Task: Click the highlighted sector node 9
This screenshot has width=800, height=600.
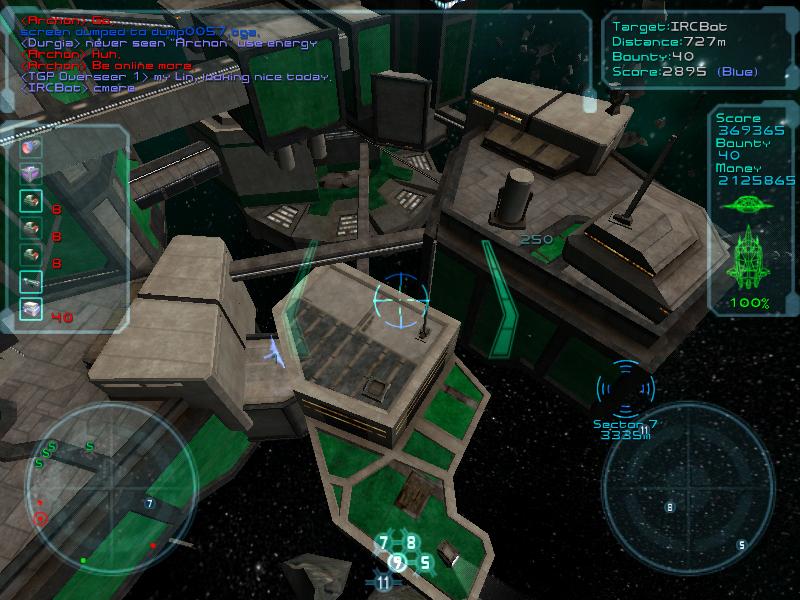Action: tap(397, 563)
